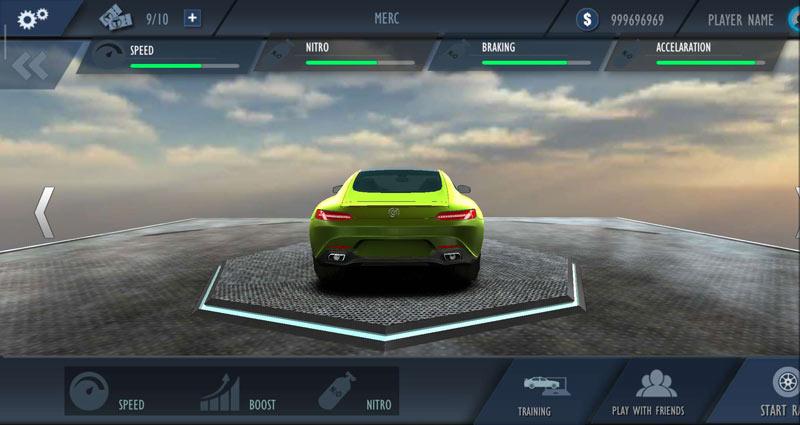Open Training mode
Viewport: 800px width, 425px height.
click(x=534, y=393)
